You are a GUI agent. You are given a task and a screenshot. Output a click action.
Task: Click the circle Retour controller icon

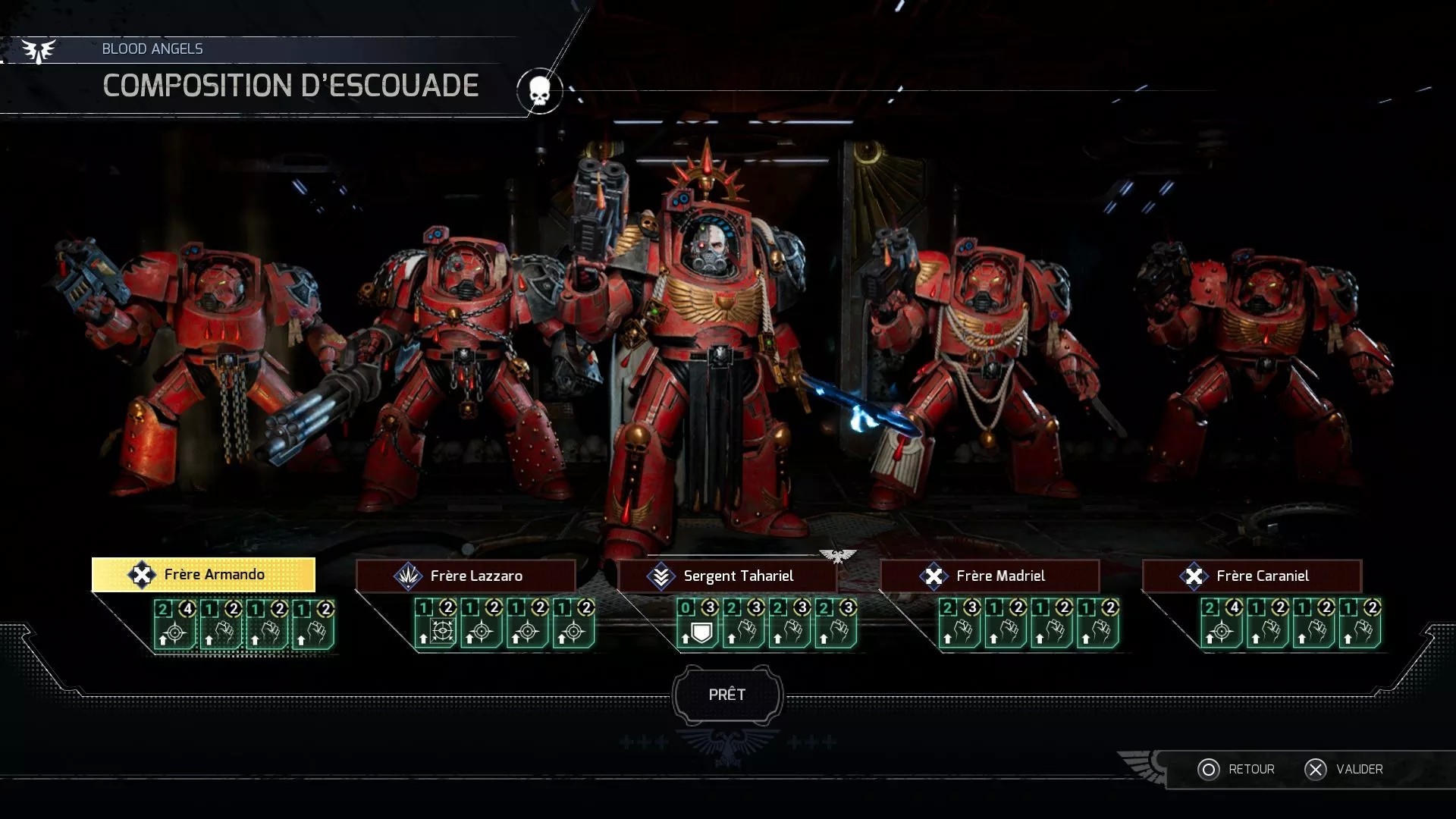[x=1211, y=769]
